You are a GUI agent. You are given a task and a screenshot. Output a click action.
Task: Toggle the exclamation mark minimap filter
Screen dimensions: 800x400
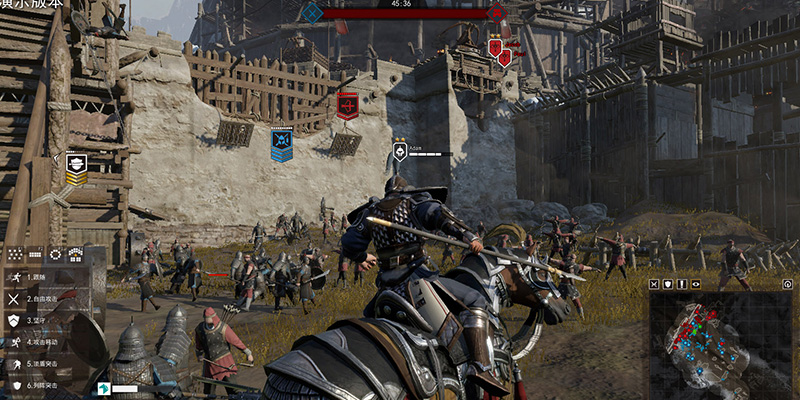click(682, 284)
